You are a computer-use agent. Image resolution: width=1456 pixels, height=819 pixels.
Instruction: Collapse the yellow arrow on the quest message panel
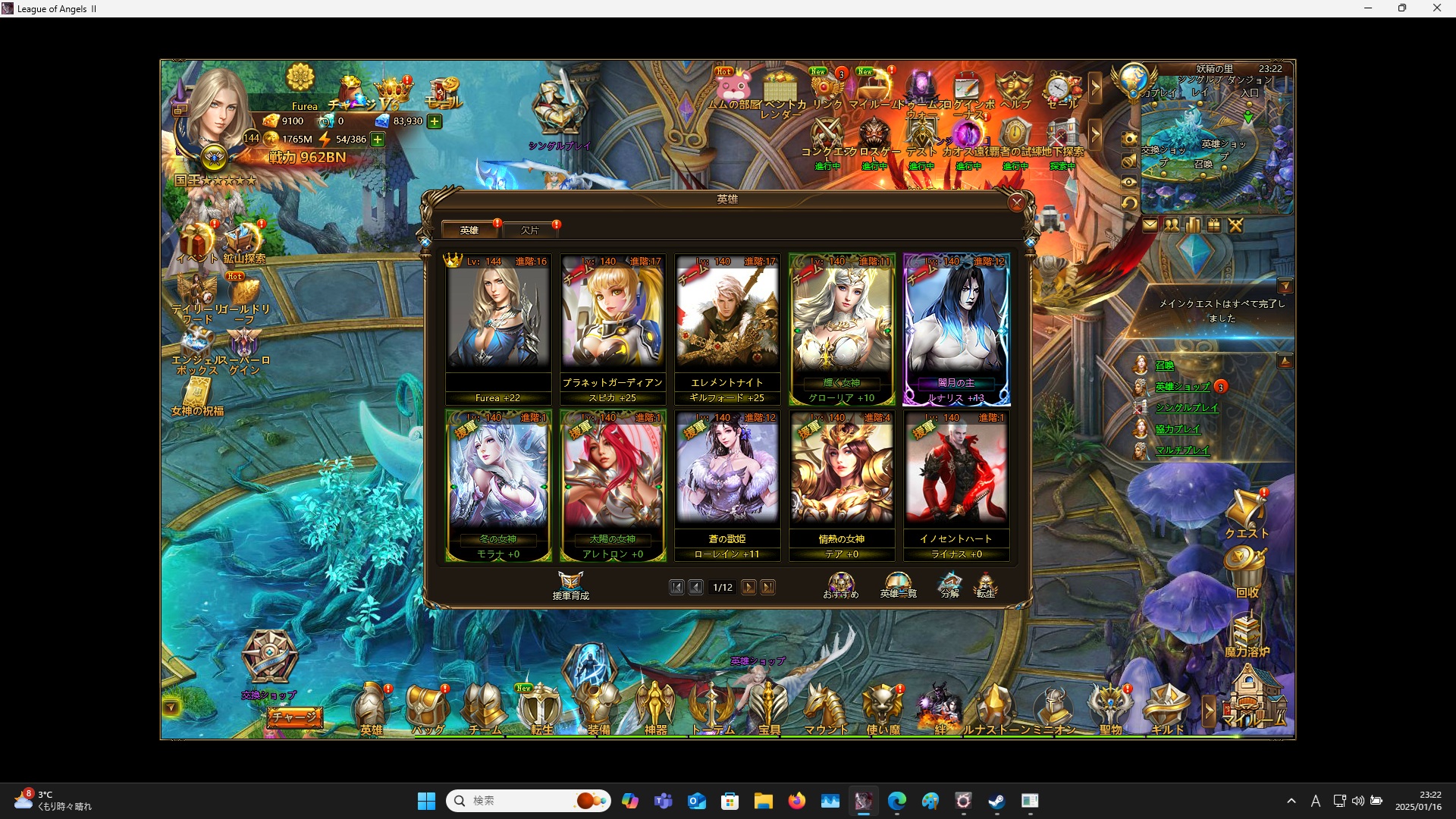[1285, 286]
